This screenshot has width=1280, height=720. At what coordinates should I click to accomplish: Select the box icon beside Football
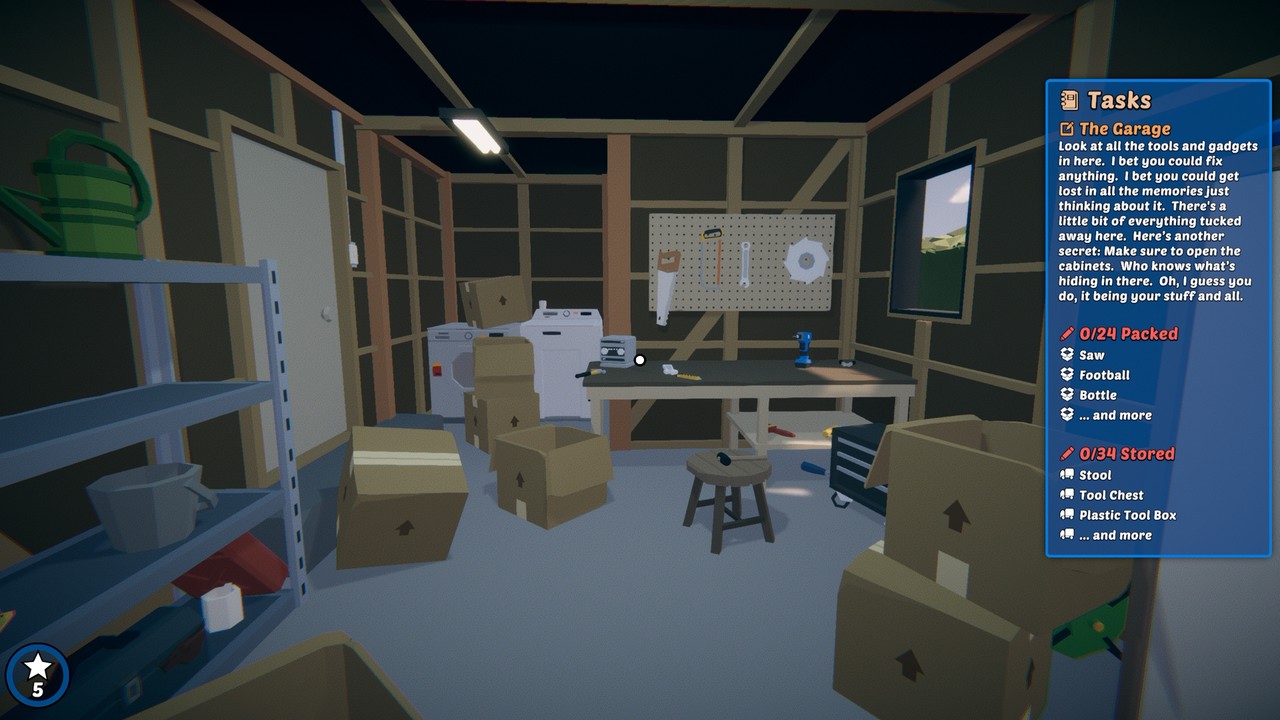pos(1066,375)
